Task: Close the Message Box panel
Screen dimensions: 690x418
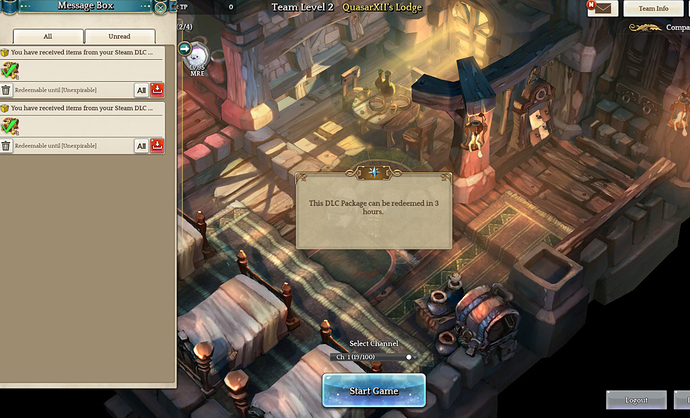Action: (160, 7)
